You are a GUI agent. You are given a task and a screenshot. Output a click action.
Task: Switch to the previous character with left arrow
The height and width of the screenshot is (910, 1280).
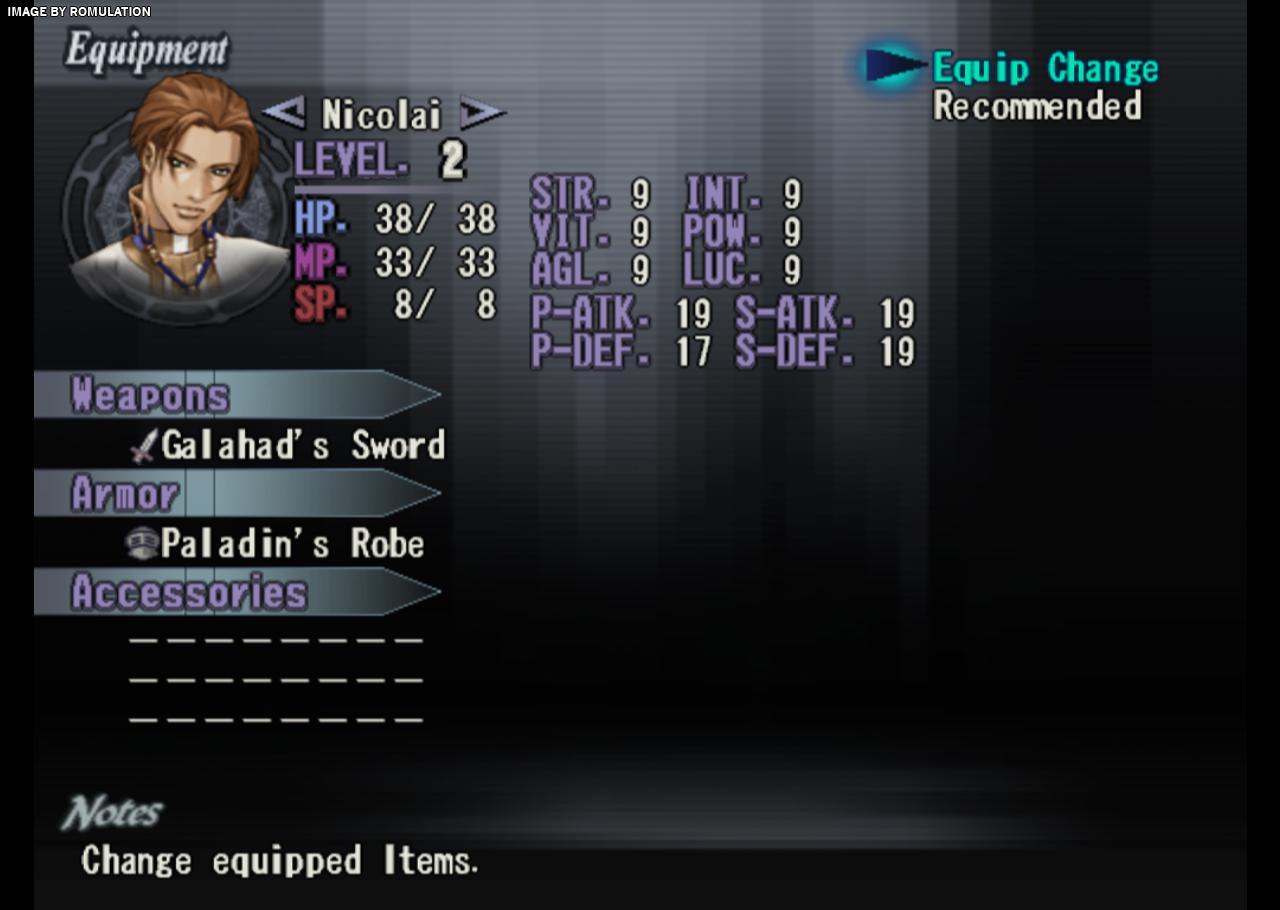tap(284, 113)
